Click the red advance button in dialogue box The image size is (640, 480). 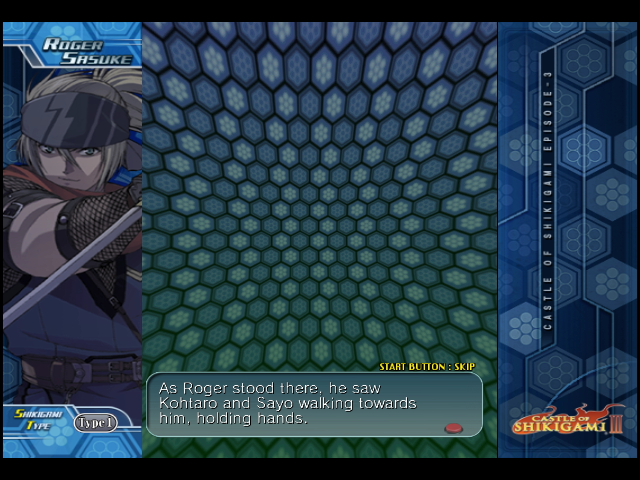point(453,428)
